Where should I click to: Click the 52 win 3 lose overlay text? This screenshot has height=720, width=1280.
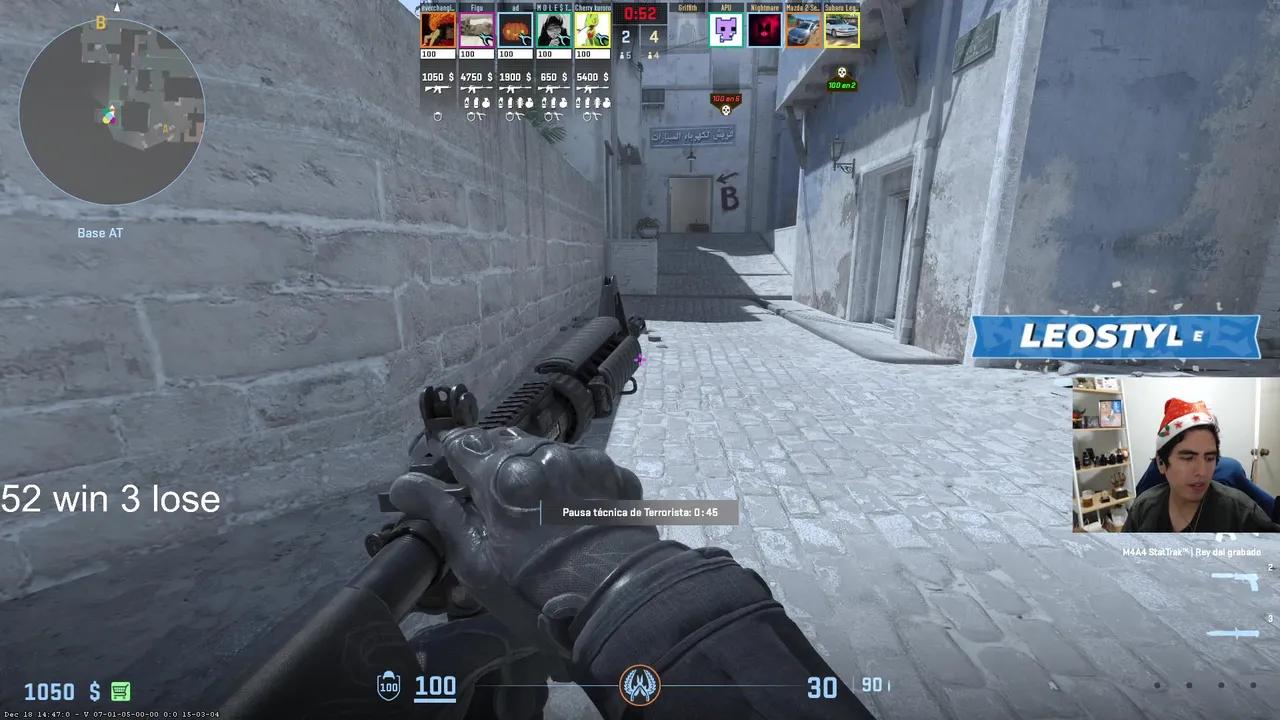click(x=110, y=499)
